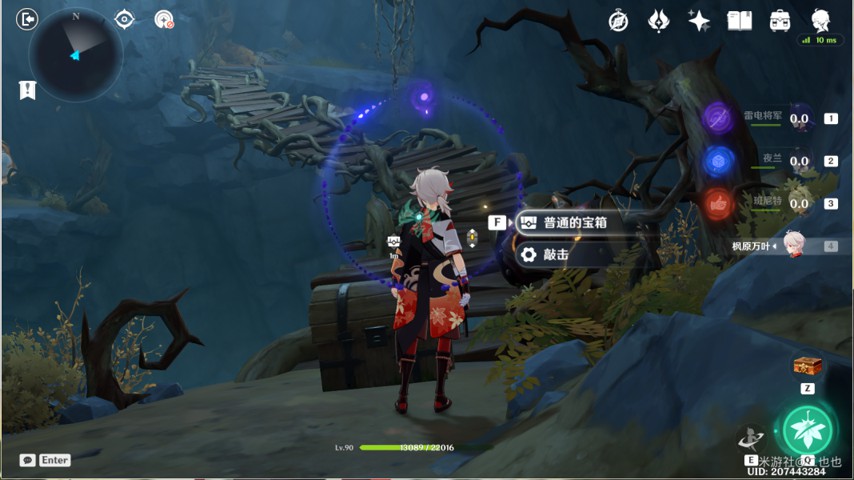Open the chat speech bubble icon
This screenshot has height=480, width=854.
[x=27, y=460]
